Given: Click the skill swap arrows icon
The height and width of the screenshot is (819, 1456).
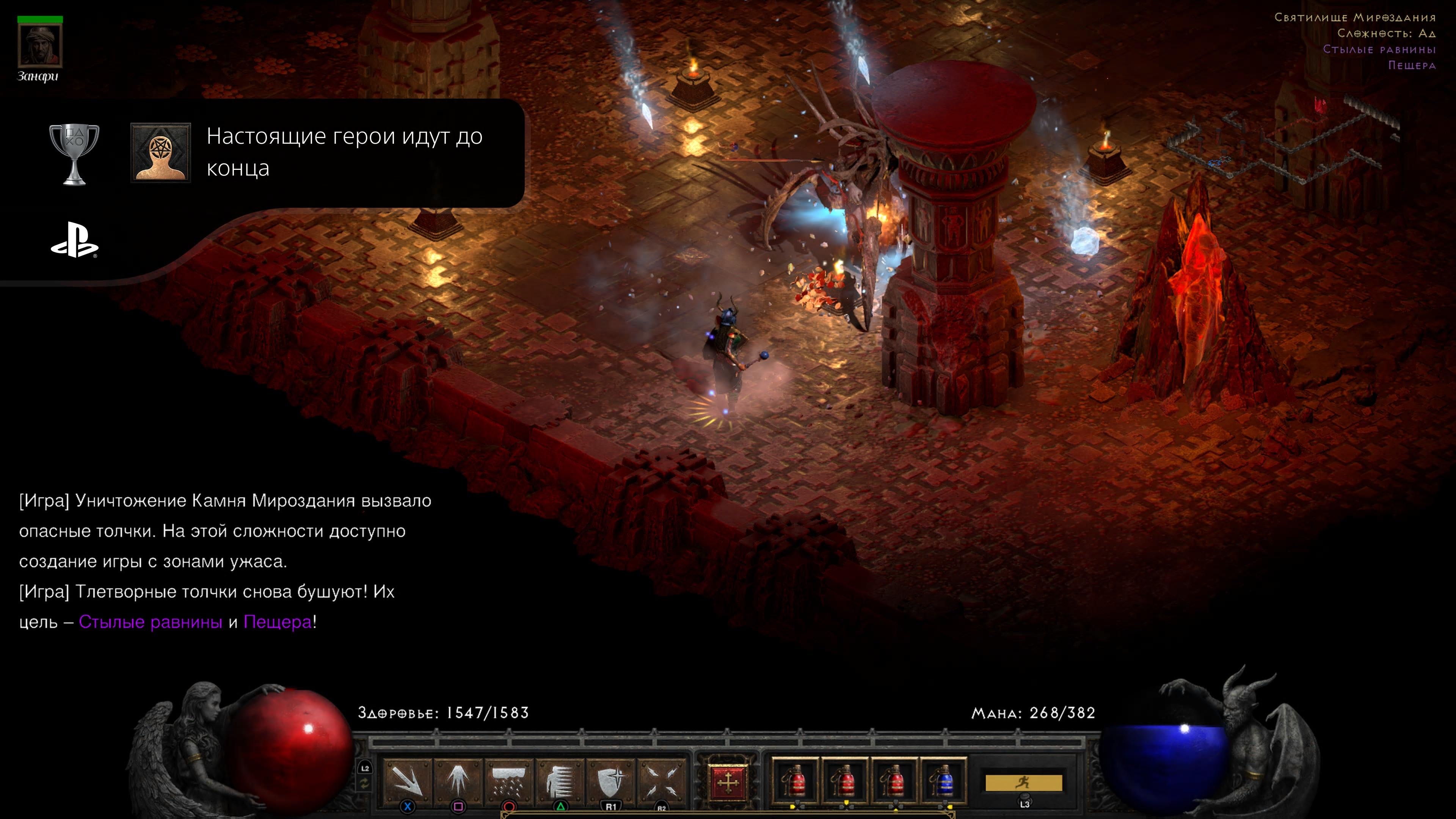Looking at the screenshot, I should point(364,783).
